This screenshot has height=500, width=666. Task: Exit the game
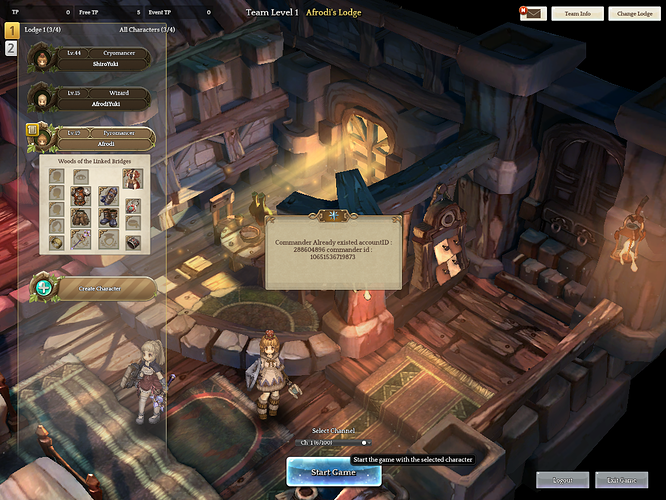click(x=621, y=480)
